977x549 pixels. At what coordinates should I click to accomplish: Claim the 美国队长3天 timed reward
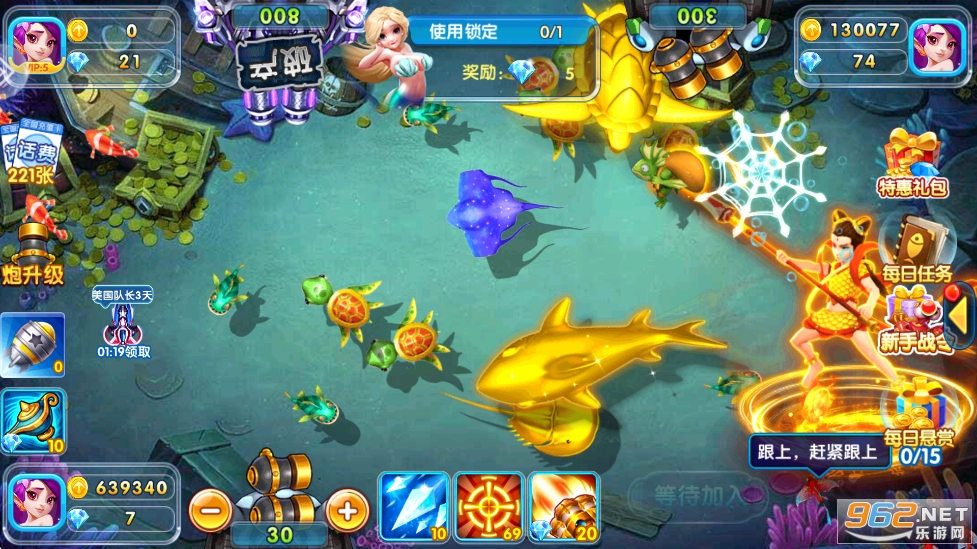pos(124,322)
